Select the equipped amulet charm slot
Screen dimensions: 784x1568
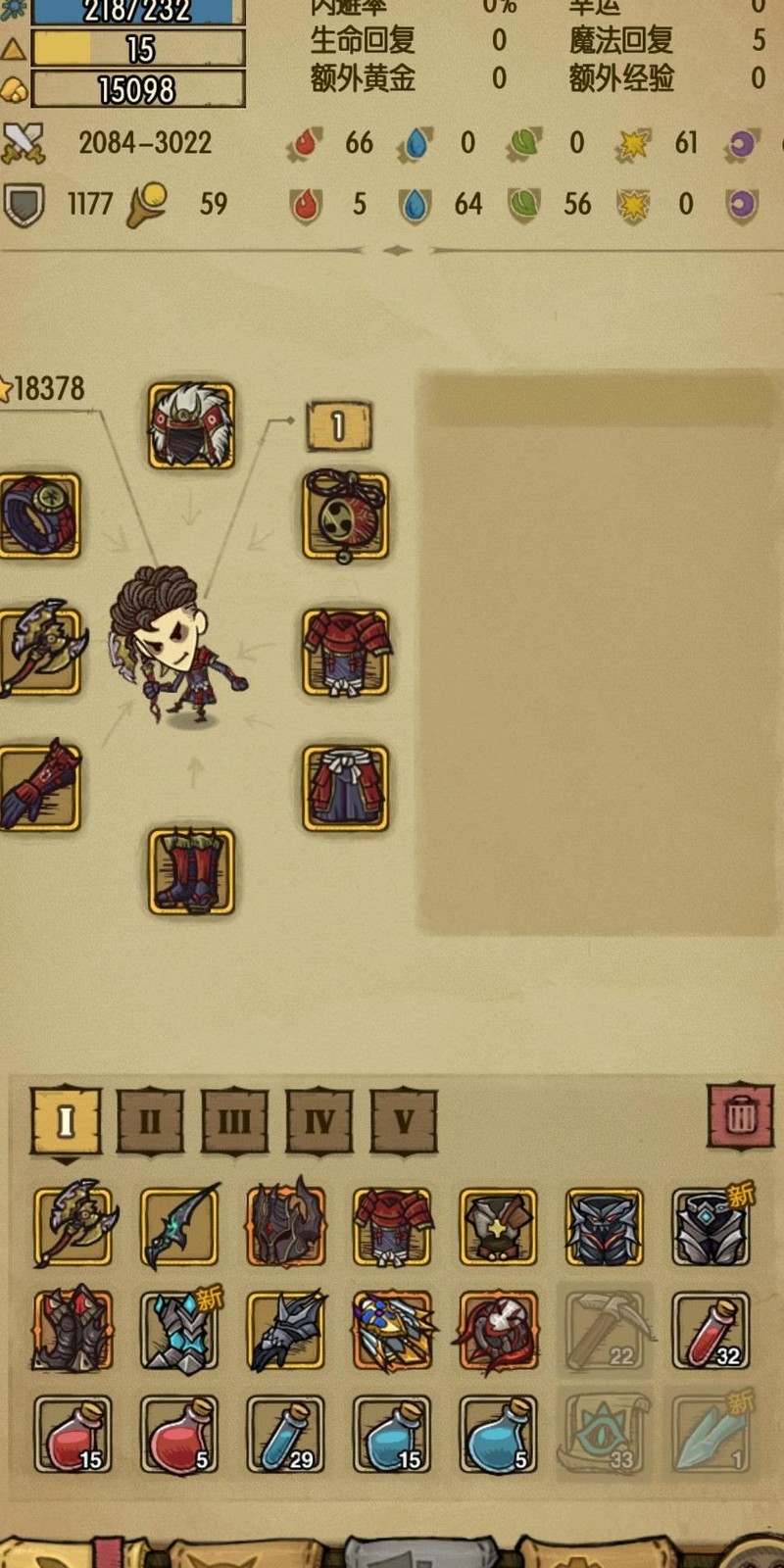[345, 515]
